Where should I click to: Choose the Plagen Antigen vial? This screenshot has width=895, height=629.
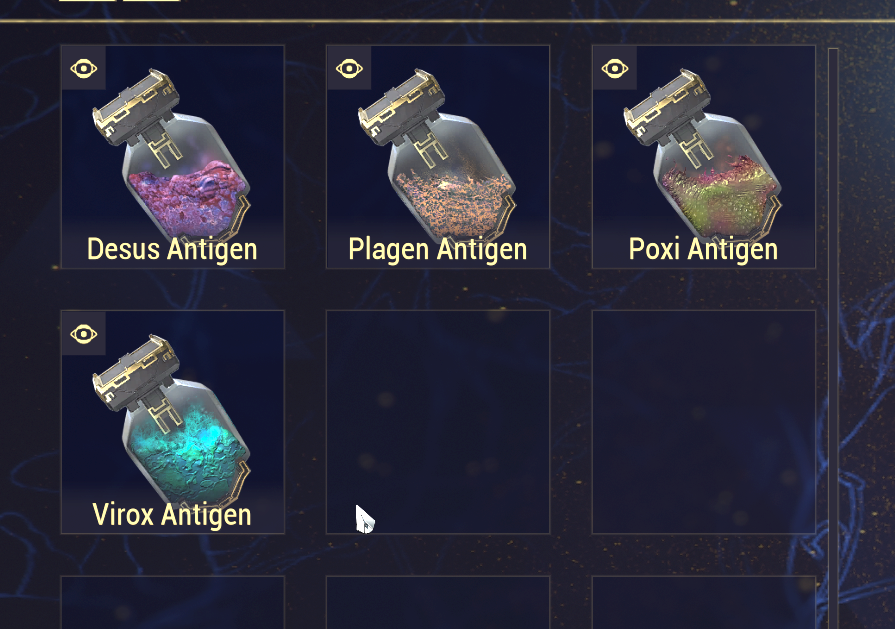(438, 157)
